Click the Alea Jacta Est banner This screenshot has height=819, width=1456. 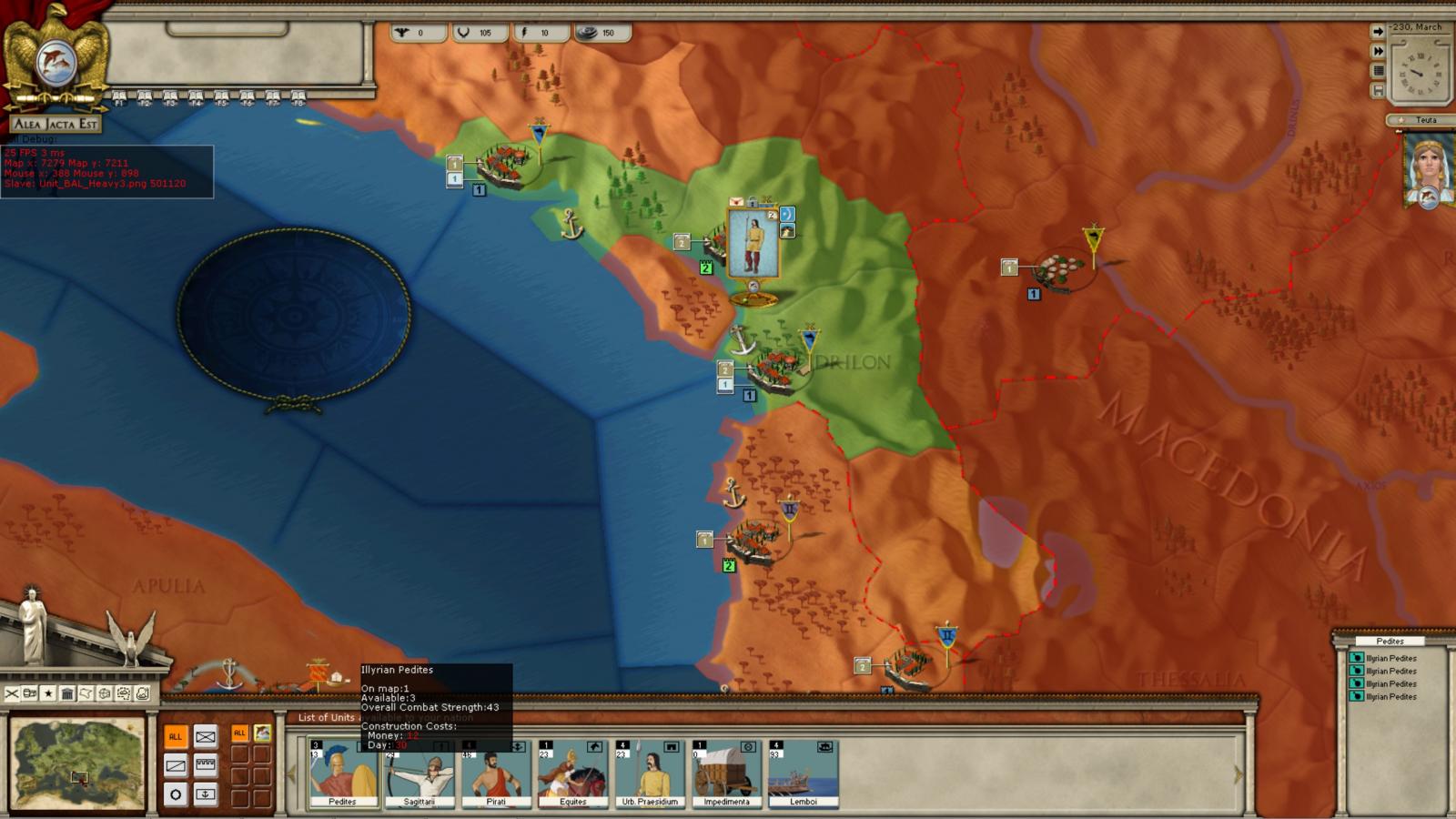55,124
